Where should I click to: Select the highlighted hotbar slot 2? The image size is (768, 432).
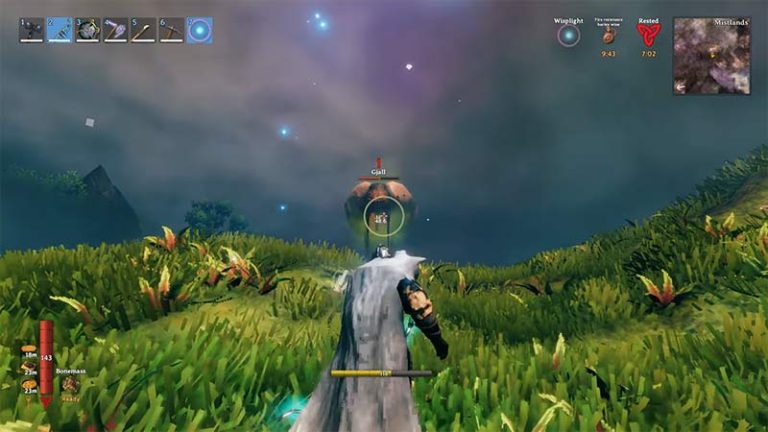coord(59,30)
